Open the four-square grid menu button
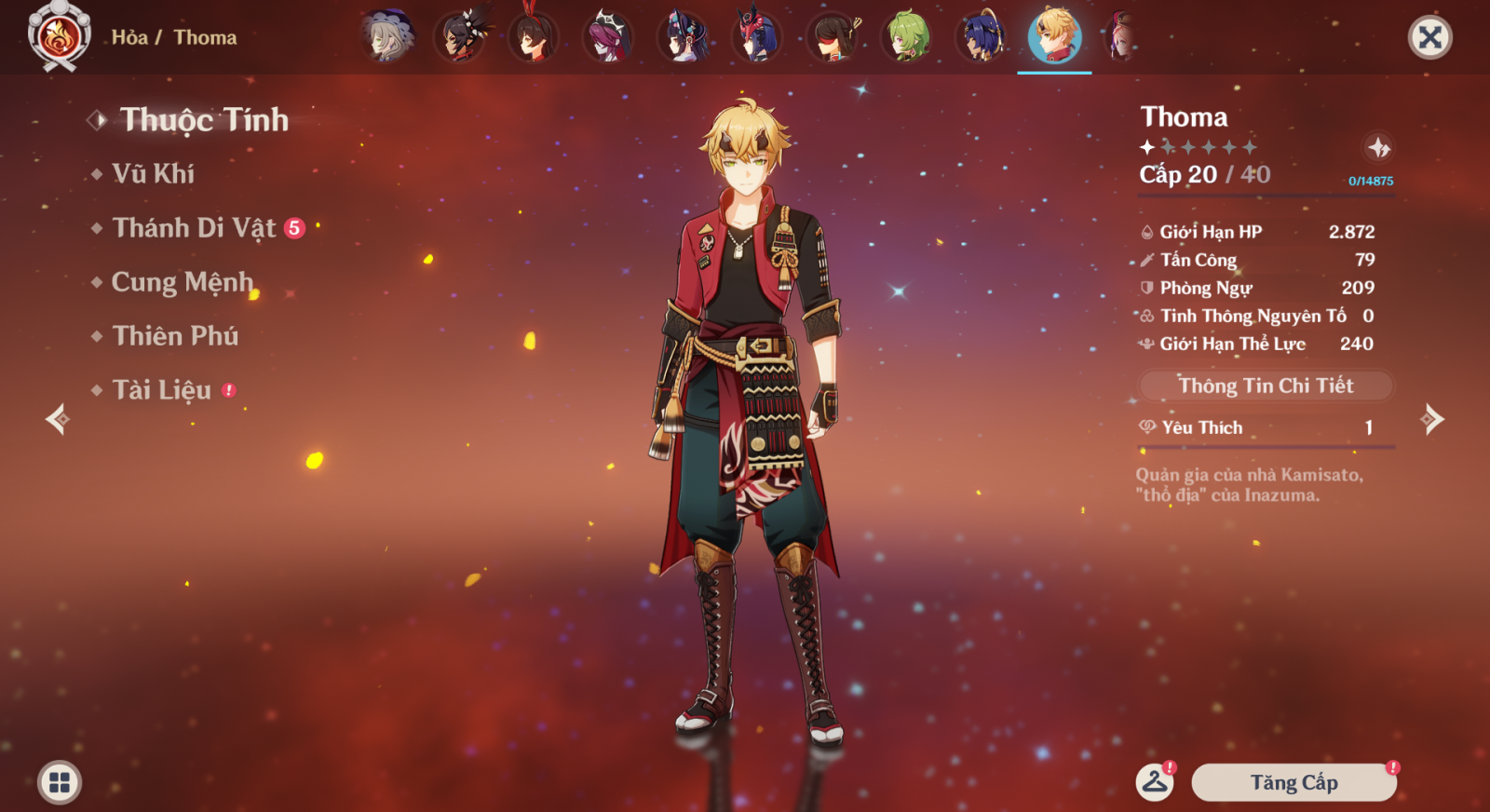Screen dimensions: 1490x812 (x=60, y=782)
